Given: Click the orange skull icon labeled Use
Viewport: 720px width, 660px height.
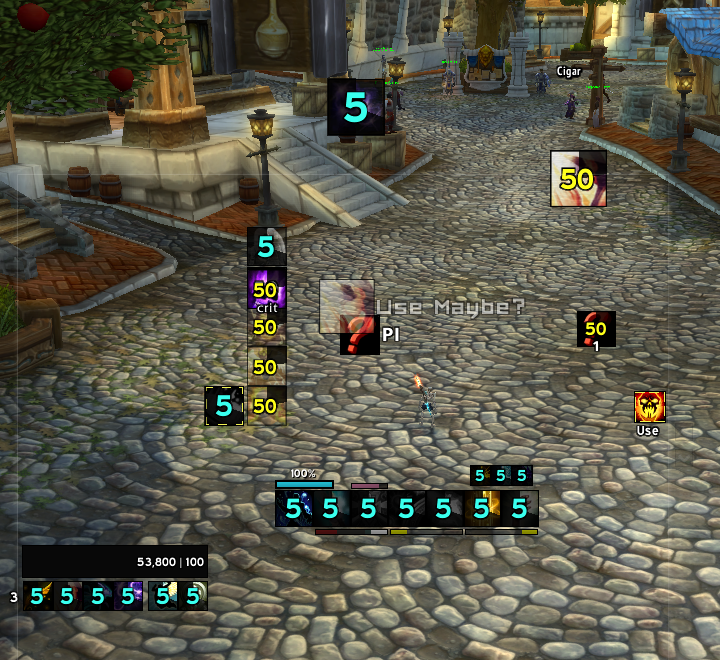Looking at the screenshot, I should click(x=650, y=407).
